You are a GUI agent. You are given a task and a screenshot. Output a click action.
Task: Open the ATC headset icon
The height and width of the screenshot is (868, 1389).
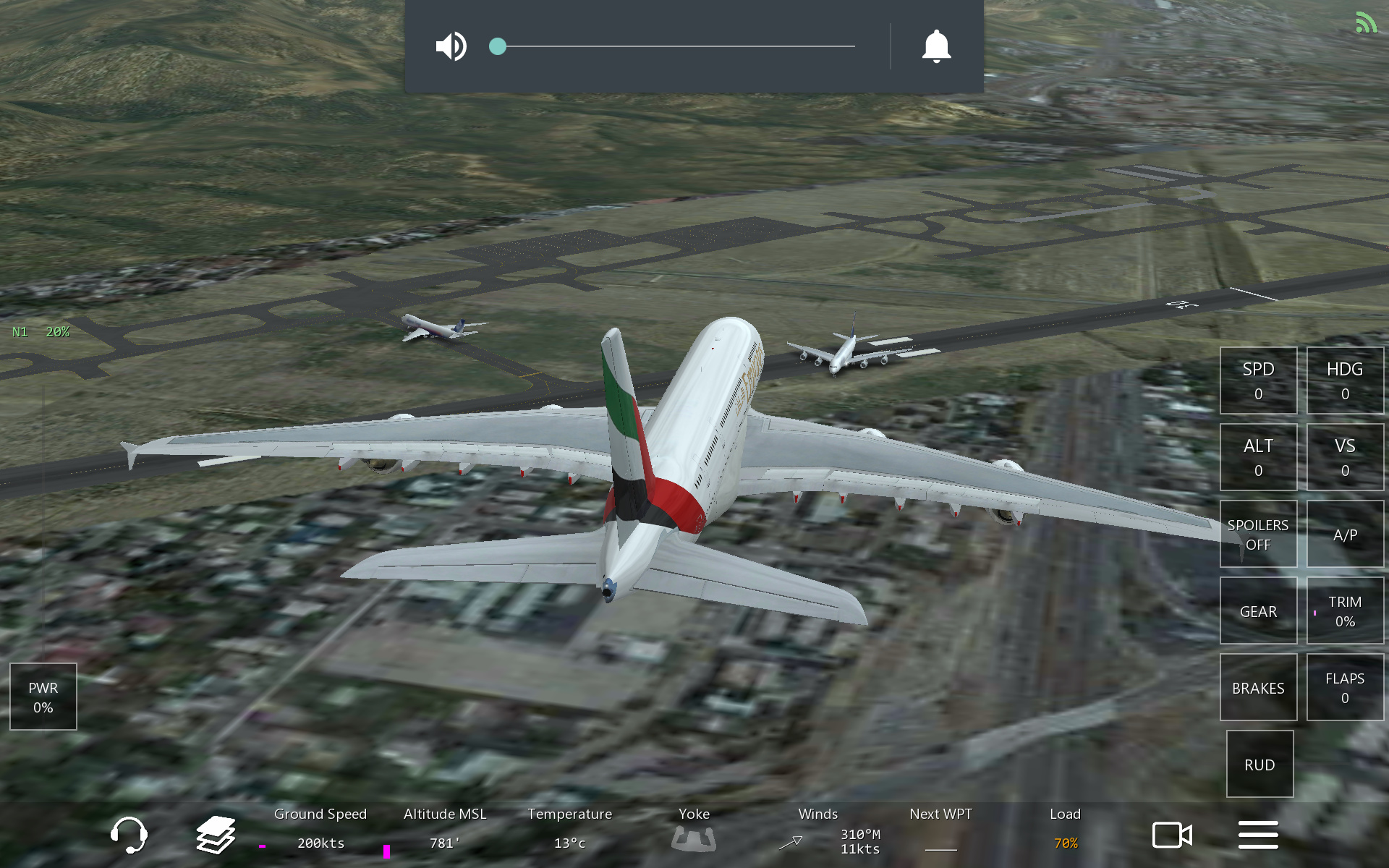coord(129,835)
